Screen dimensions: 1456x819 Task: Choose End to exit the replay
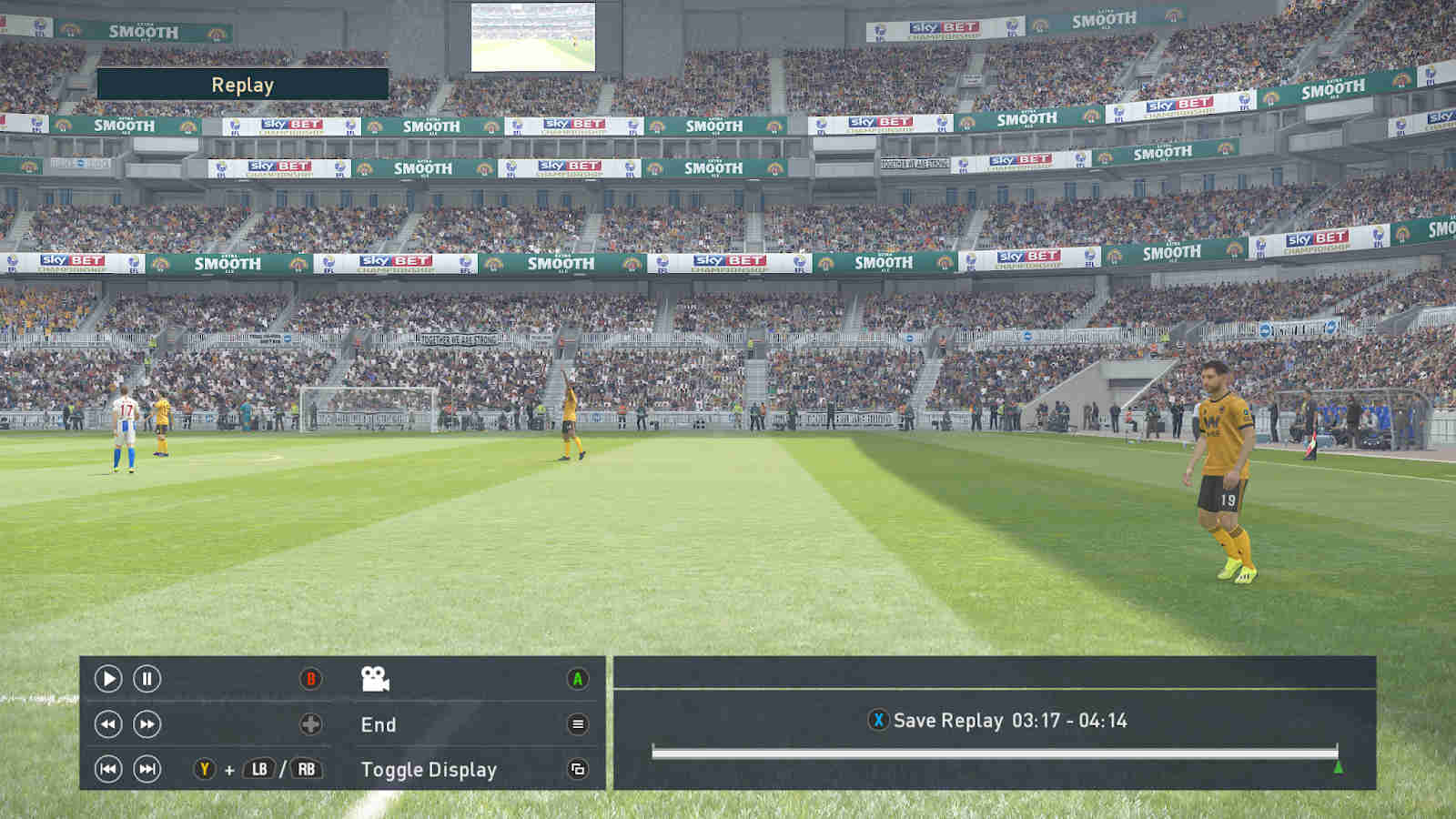click(379, 724)
